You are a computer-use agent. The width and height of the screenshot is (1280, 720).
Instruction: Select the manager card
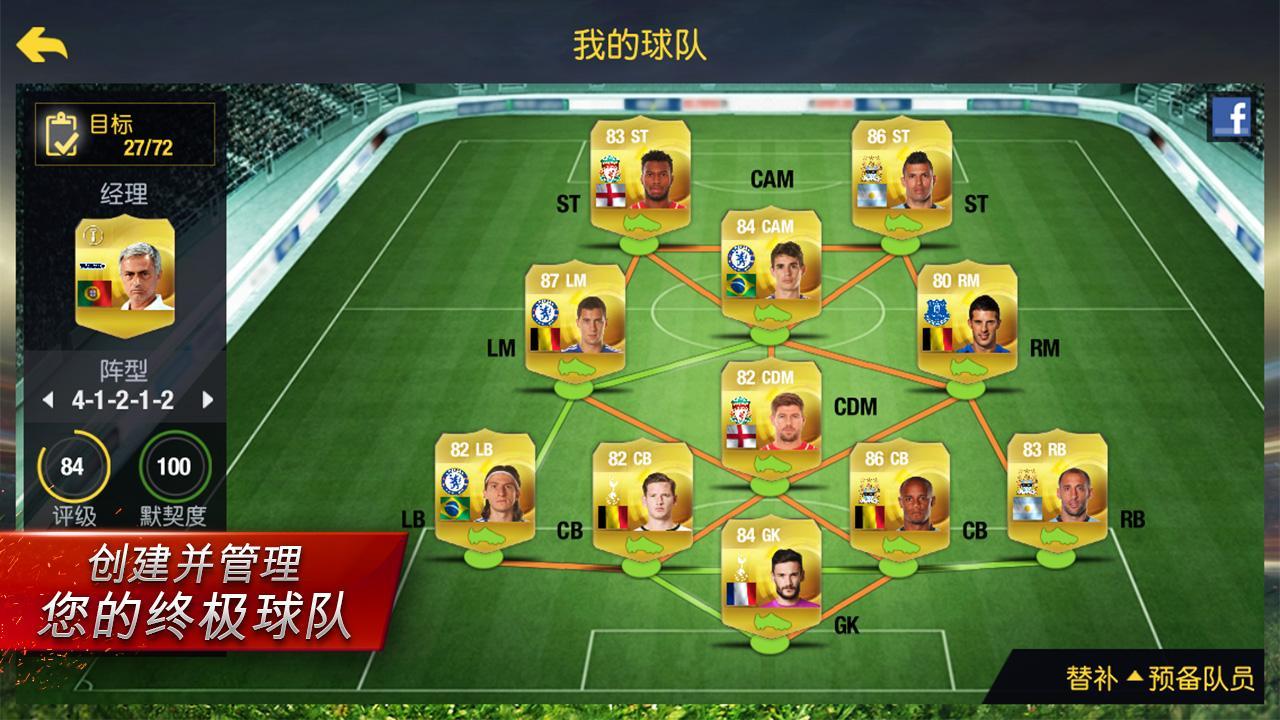pyautogui.click(x=125, y=263)
